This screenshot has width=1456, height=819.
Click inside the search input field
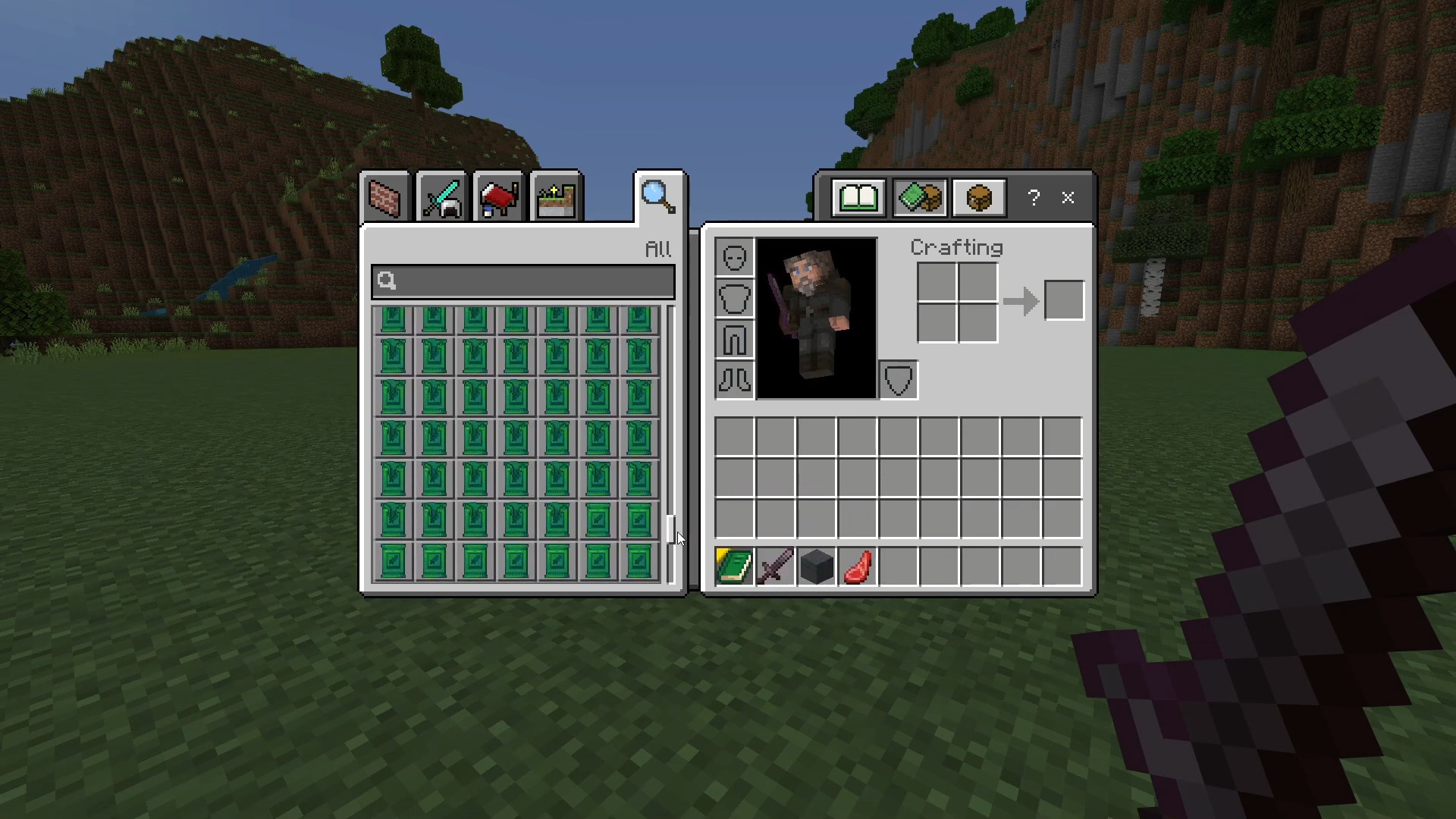click(x=523, y=281)
